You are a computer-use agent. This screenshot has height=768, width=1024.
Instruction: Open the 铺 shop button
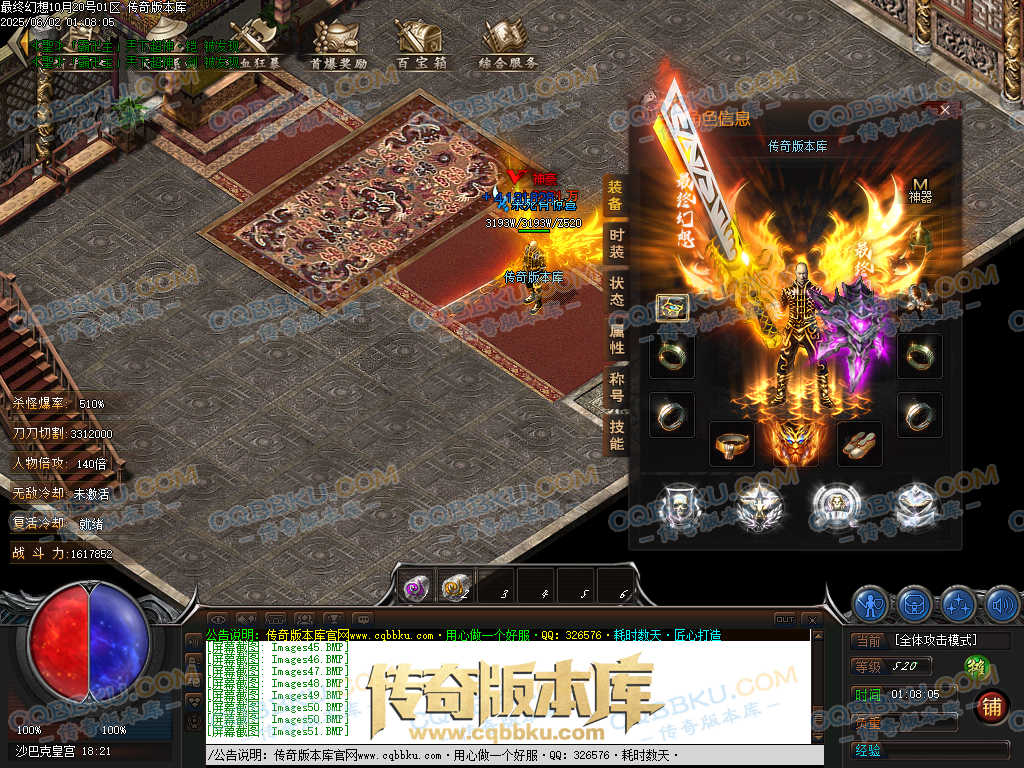click(991, 706)
